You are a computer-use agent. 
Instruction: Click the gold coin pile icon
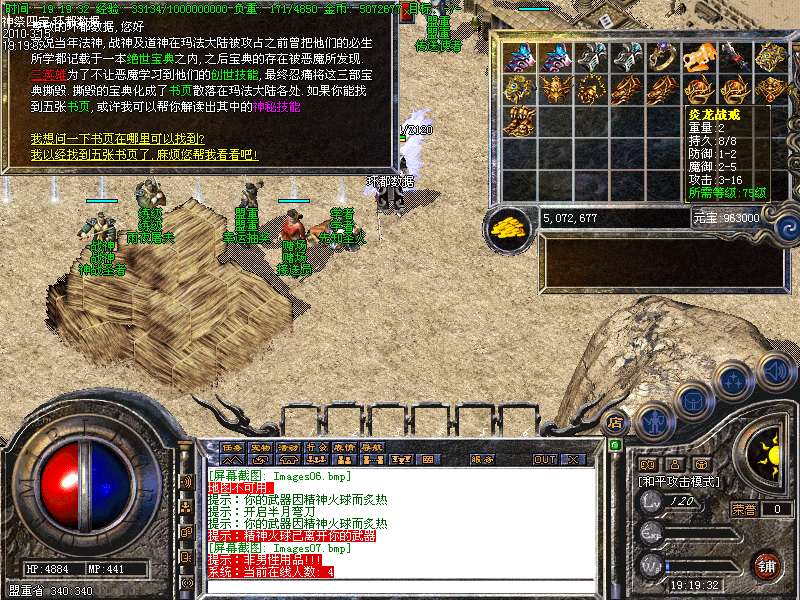(510, 228)
